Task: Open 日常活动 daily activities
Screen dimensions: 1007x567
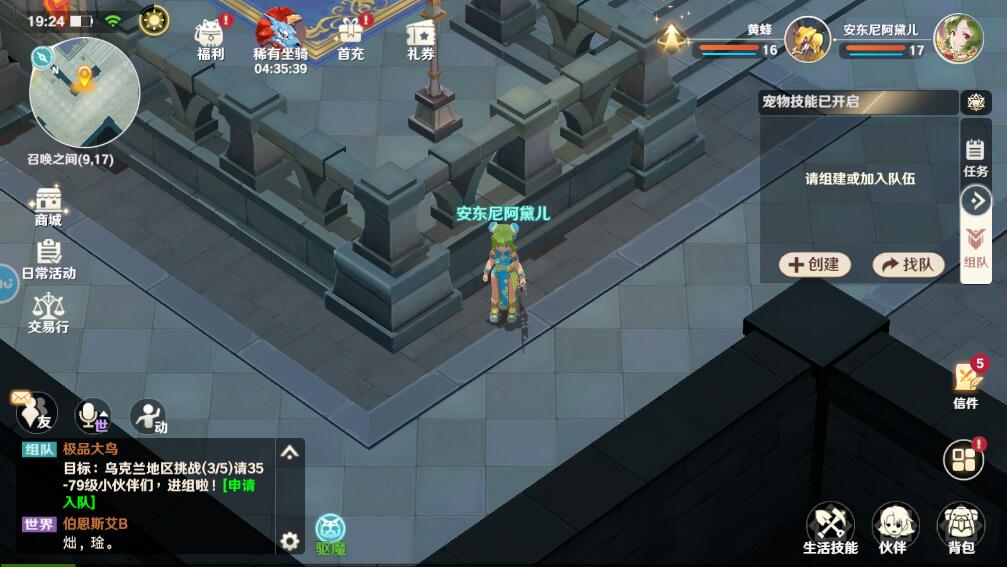Action: pyautogui.click(x=48, y=259)
